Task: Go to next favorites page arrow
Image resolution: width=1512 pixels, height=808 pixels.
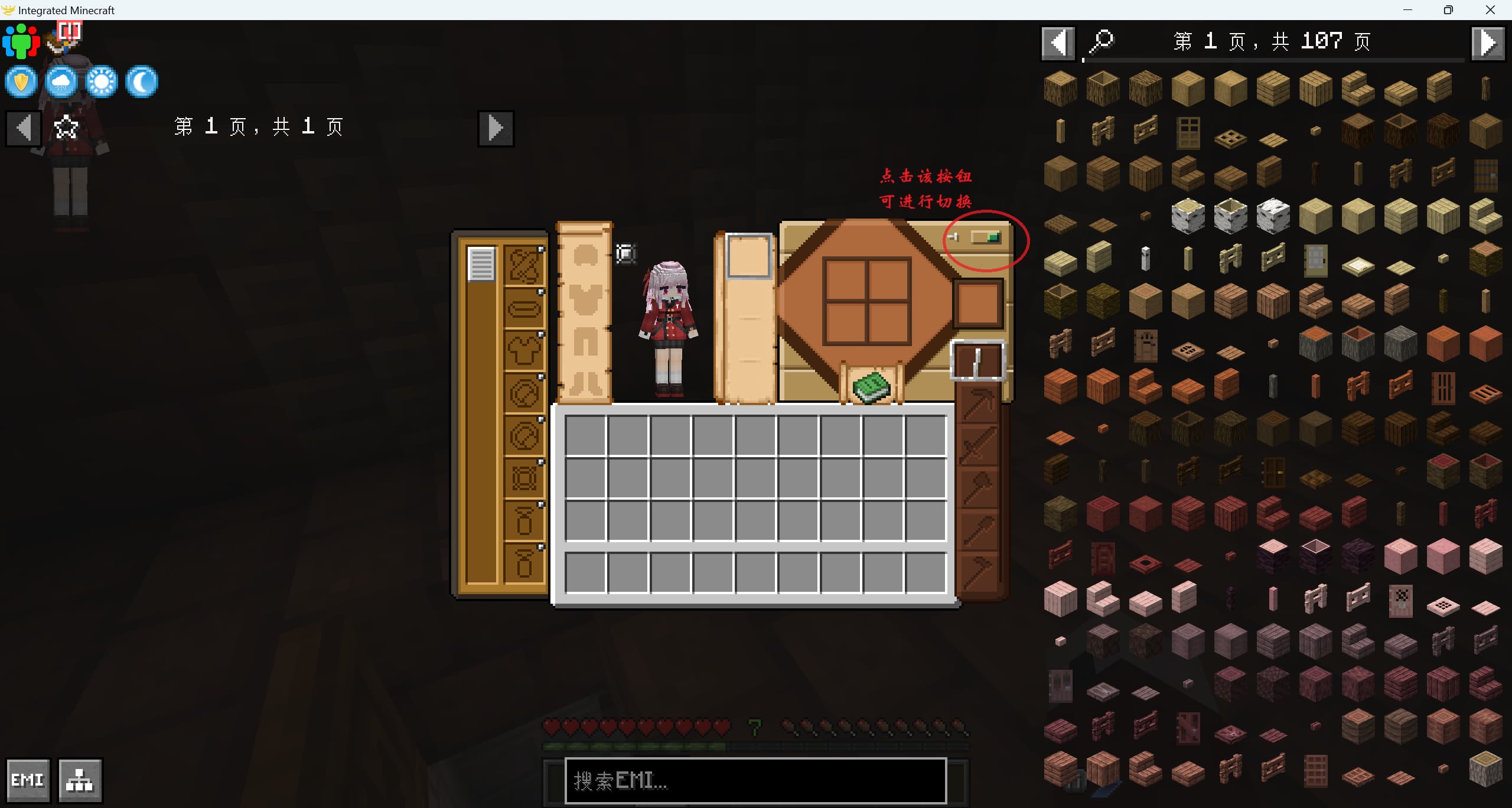Action: point(496,128)
